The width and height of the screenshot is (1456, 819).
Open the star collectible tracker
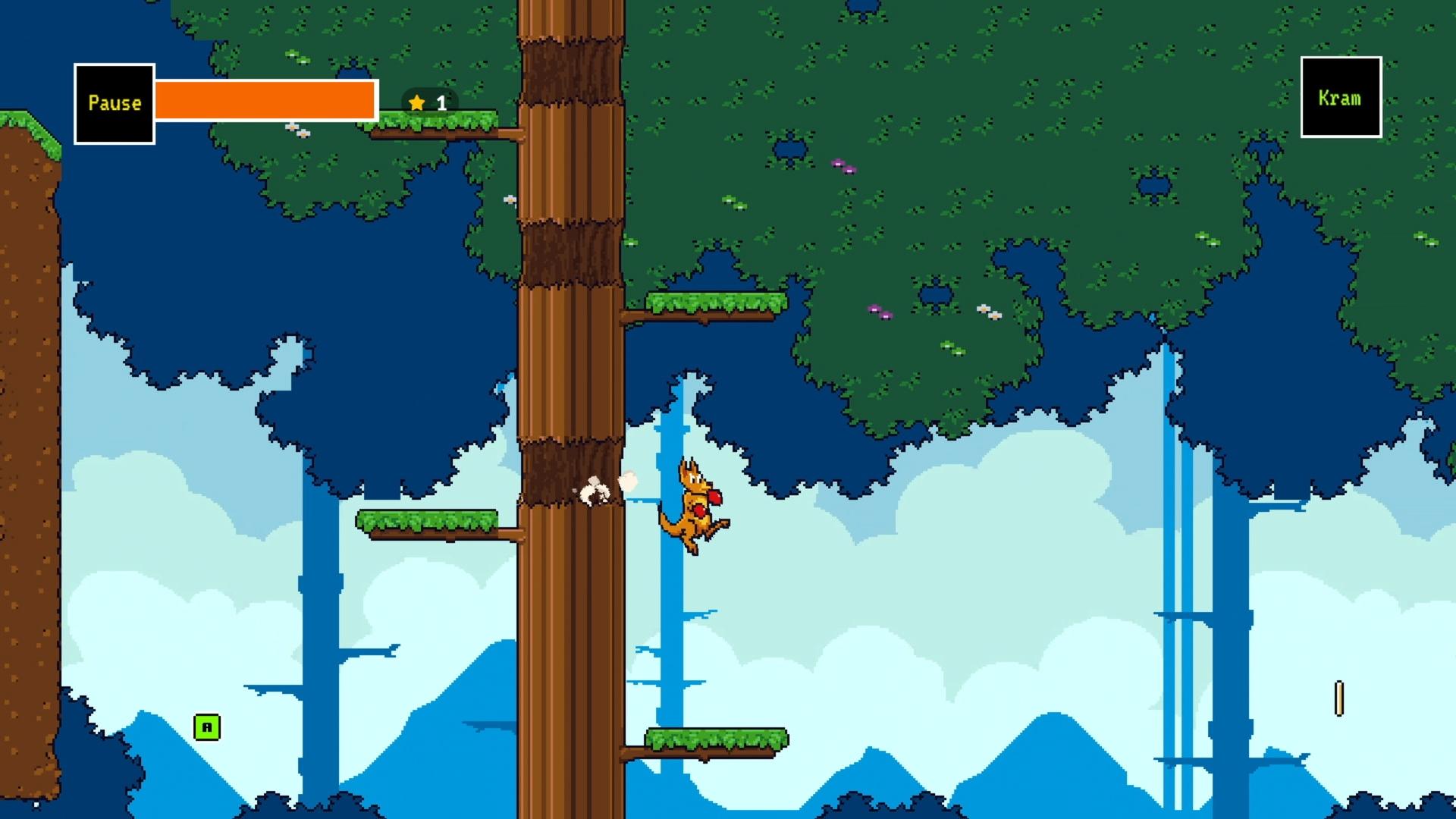416,102
